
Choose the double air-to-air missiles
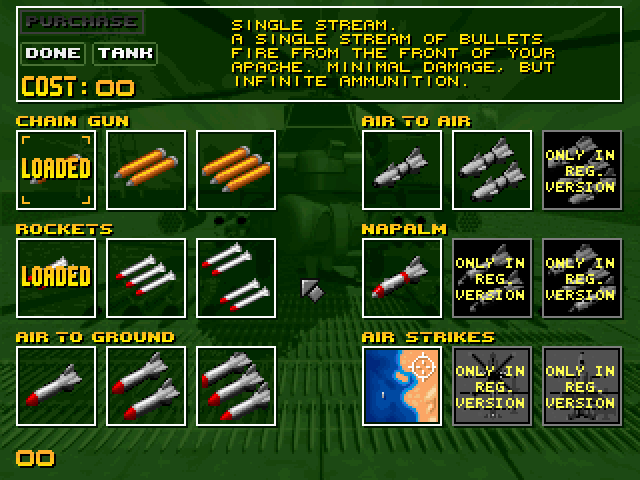(x=491, y=170)
